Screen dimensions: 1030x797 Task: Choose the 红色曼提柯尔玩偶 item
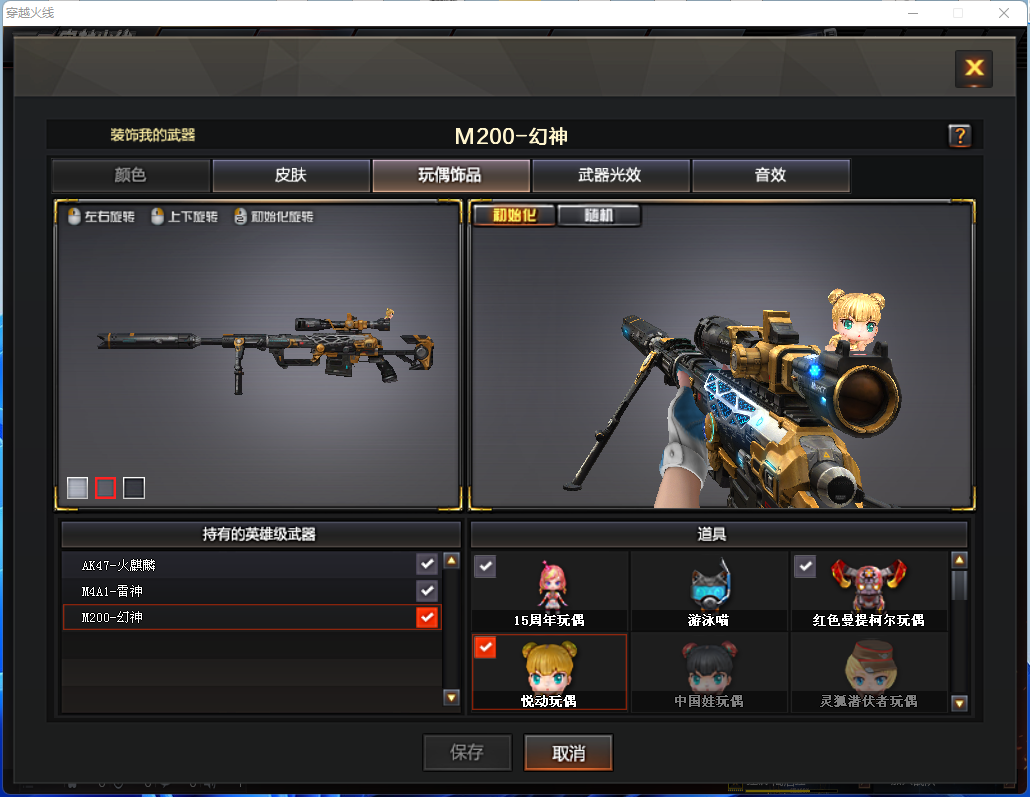pyautogui.click(x=868, y=591)
